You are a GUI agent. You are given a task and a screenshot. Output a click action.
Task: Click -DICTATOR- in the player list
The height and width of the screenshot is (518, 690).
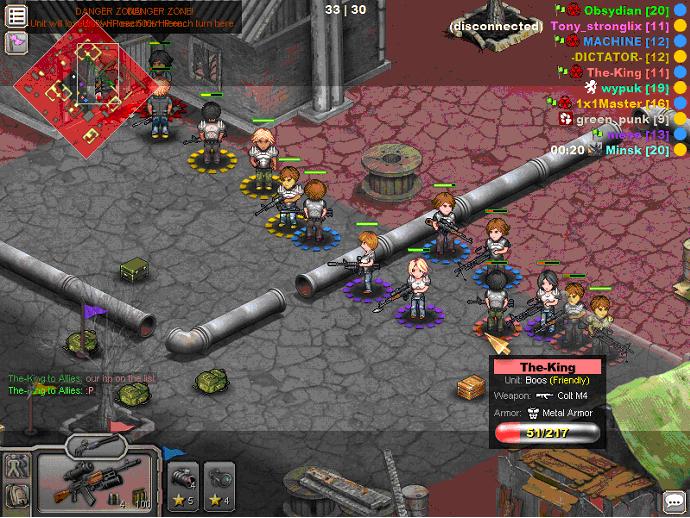click(620, 57)
